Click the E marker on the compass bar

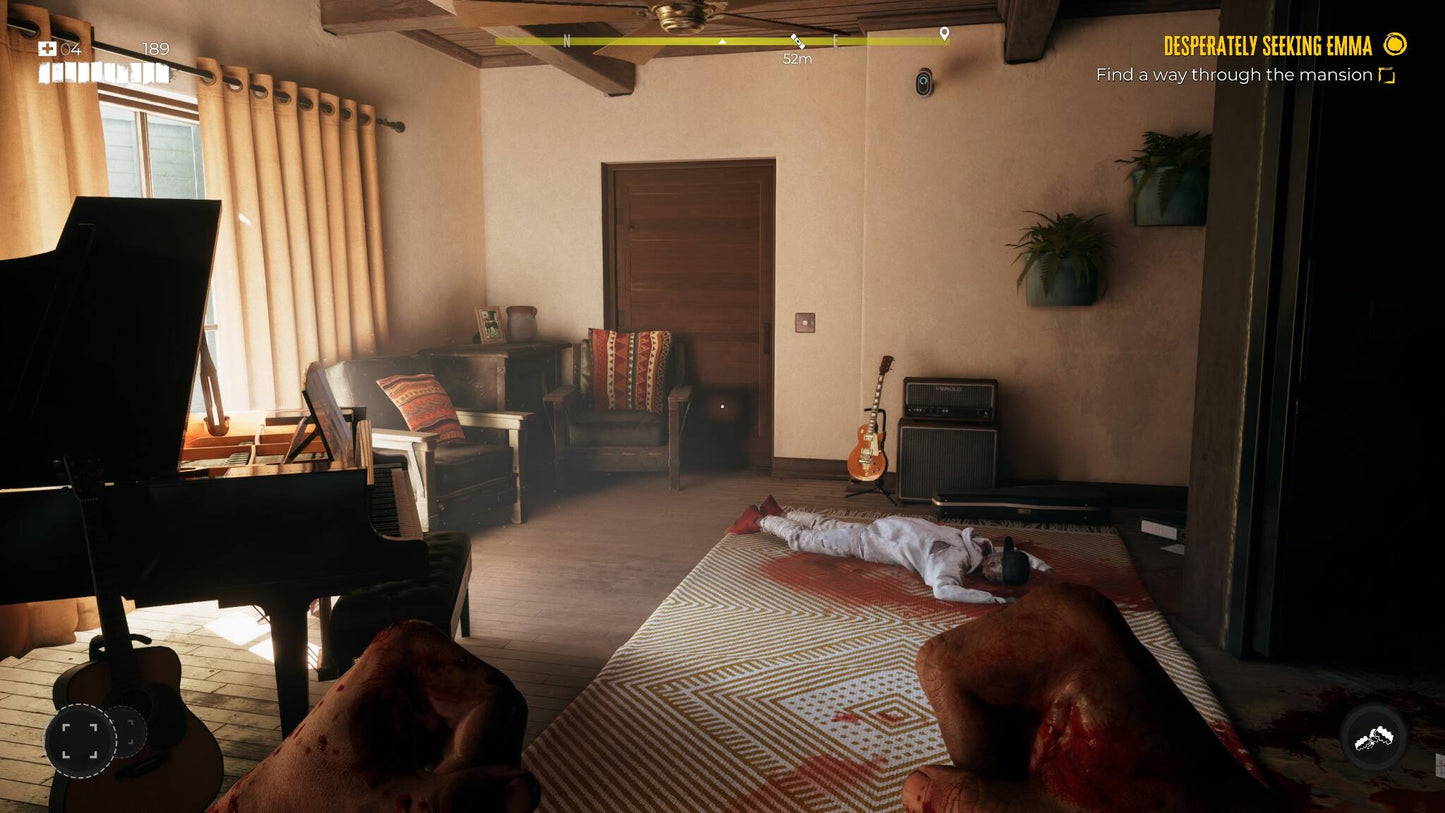tap(837, 40)
